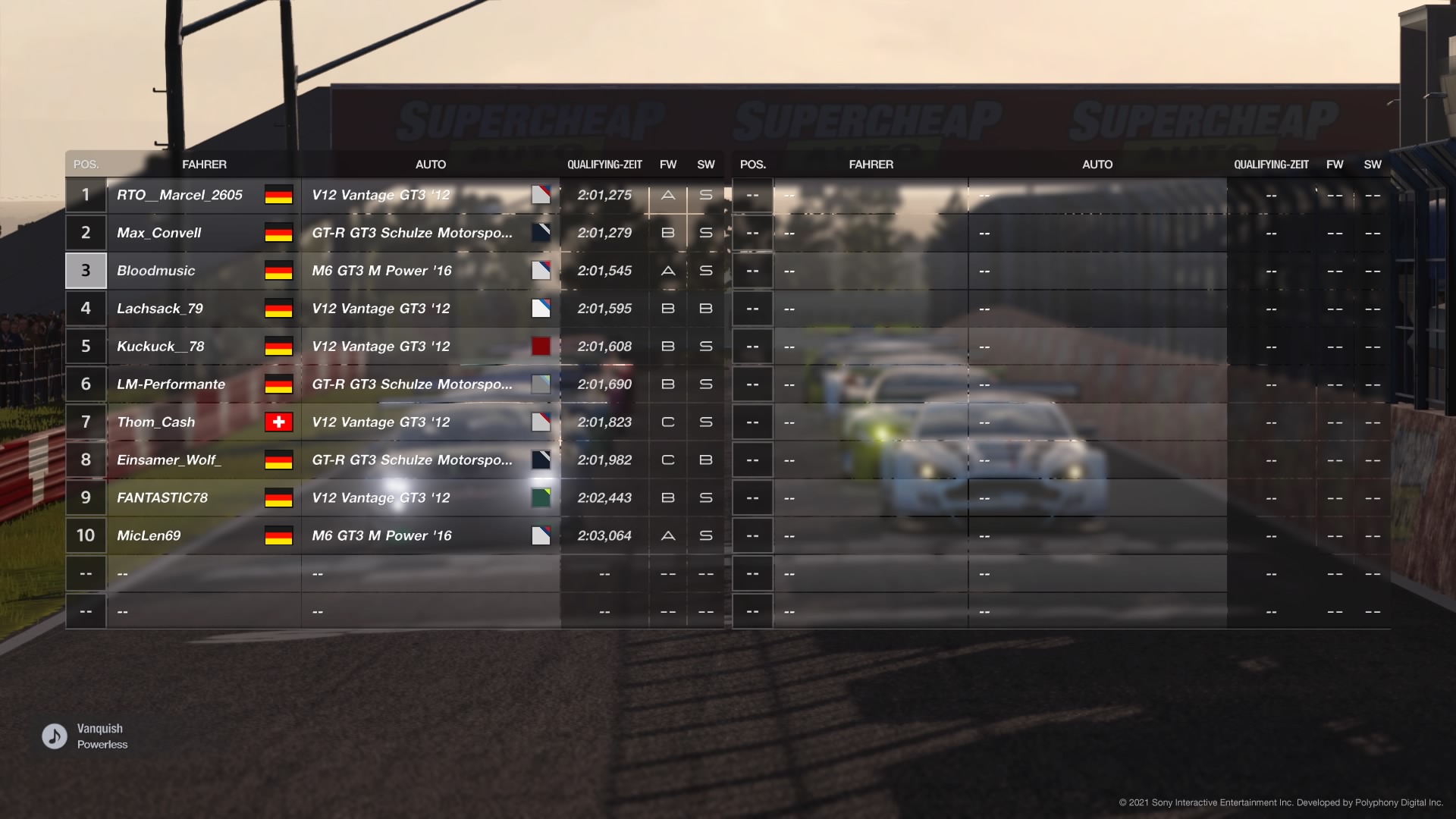Click the highlighted position 3 cell
Viewport: 1456px width, 819px height.
point(85,271)
